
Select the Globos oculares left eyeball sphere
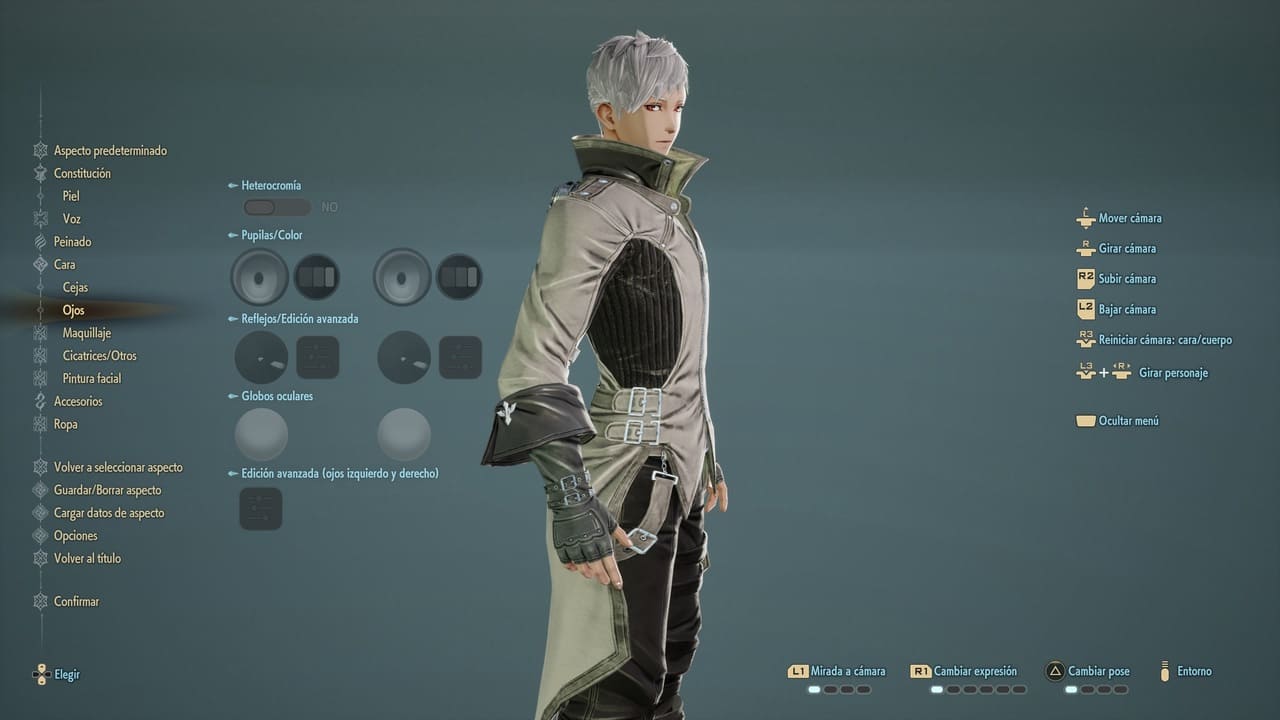point(261,435)
